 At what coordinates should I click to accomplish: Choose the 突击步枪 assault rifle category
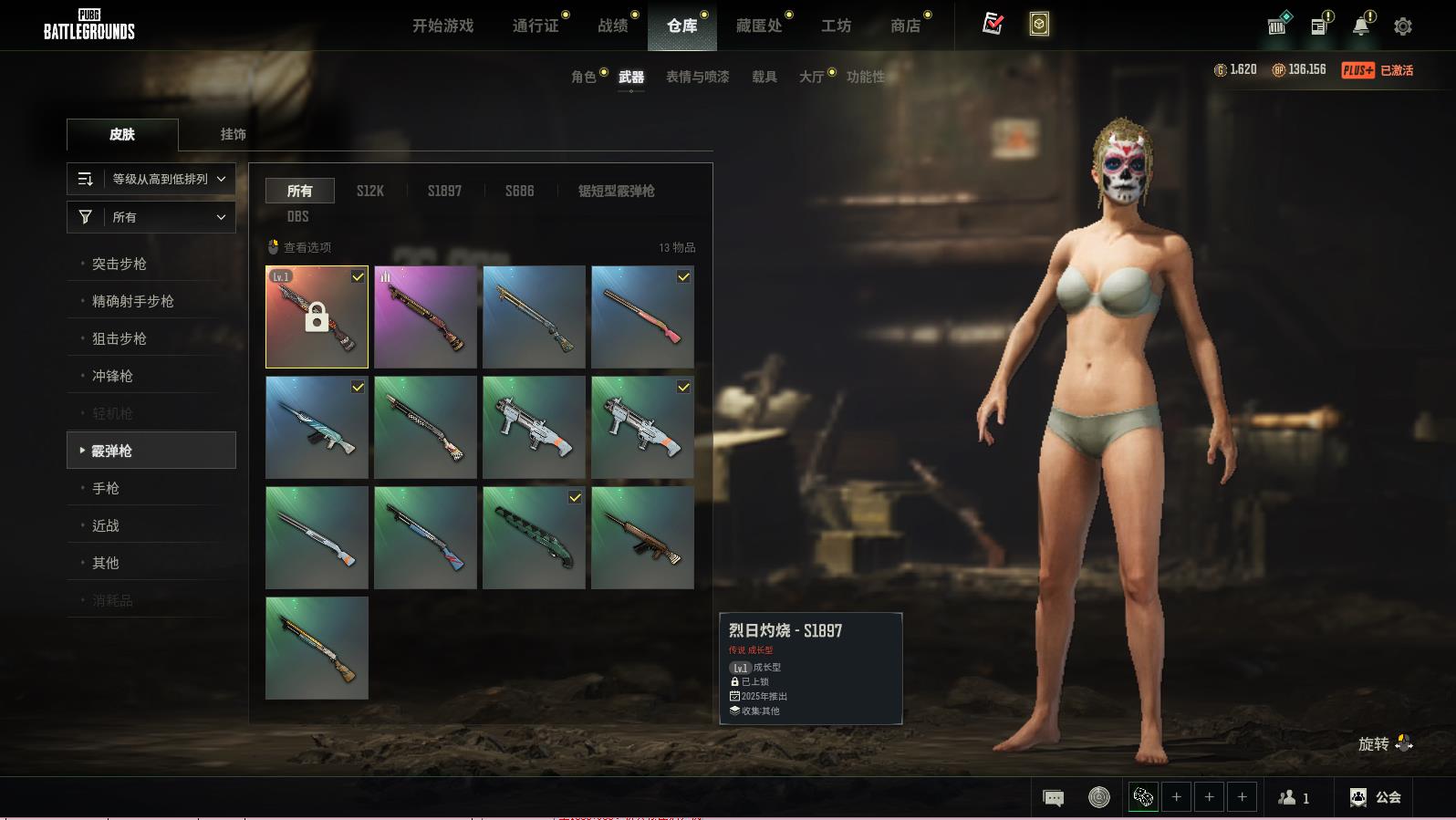[x=120, y=264]
